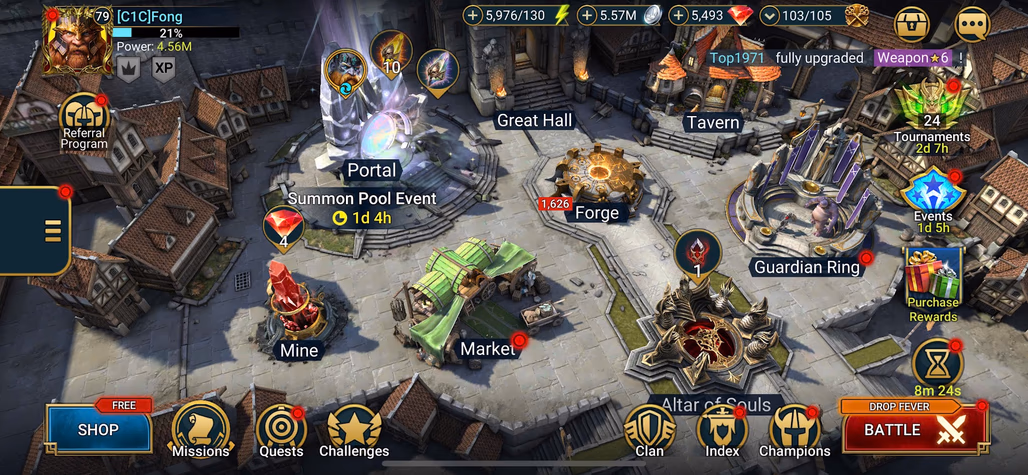
Task: Add more energy with plus button
Action: tap(474, 15)
